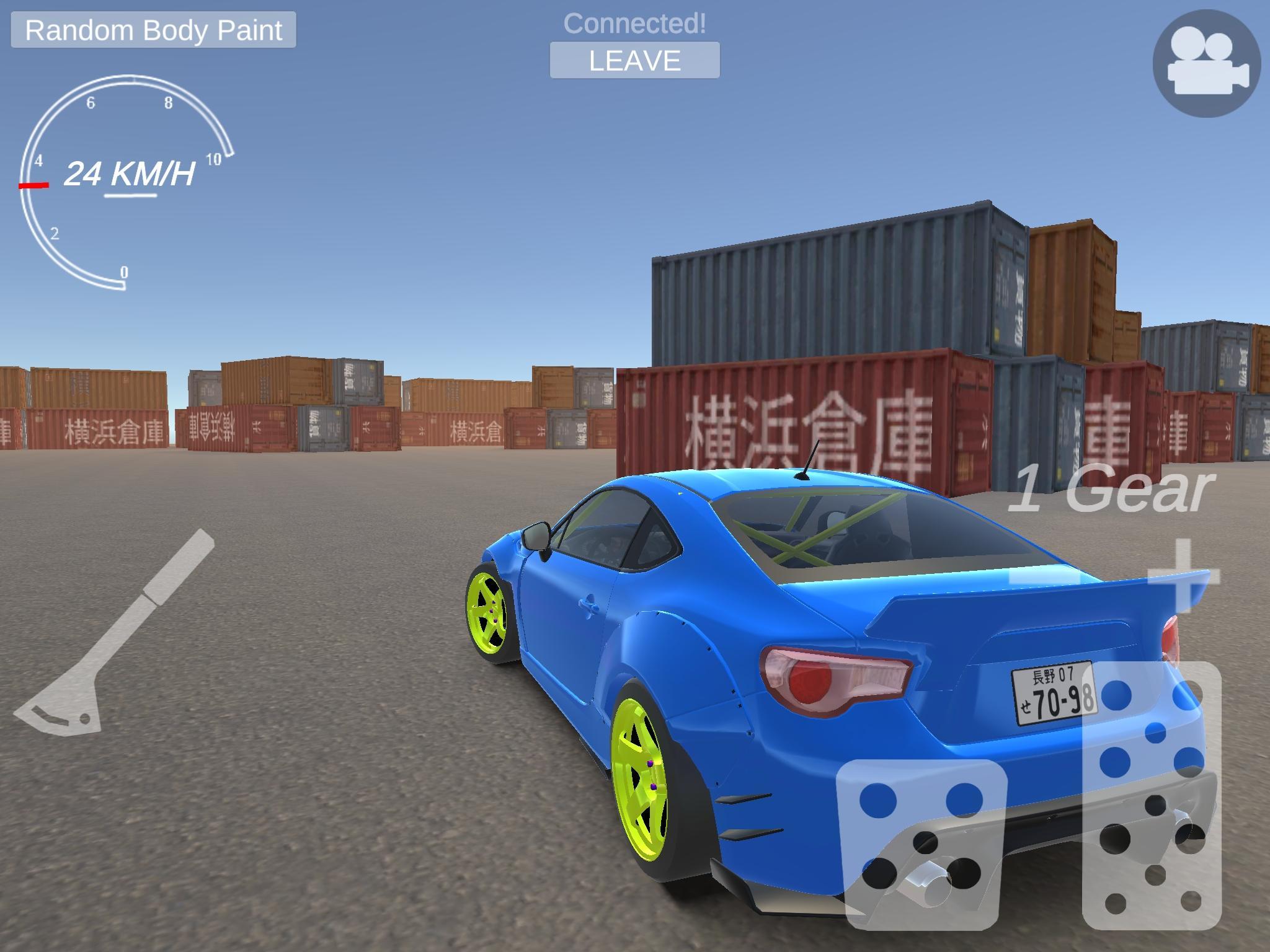The height and width of the screenshot is (952, 1270).
Task: Select the Connected! status header
Action: pos(635,24)
